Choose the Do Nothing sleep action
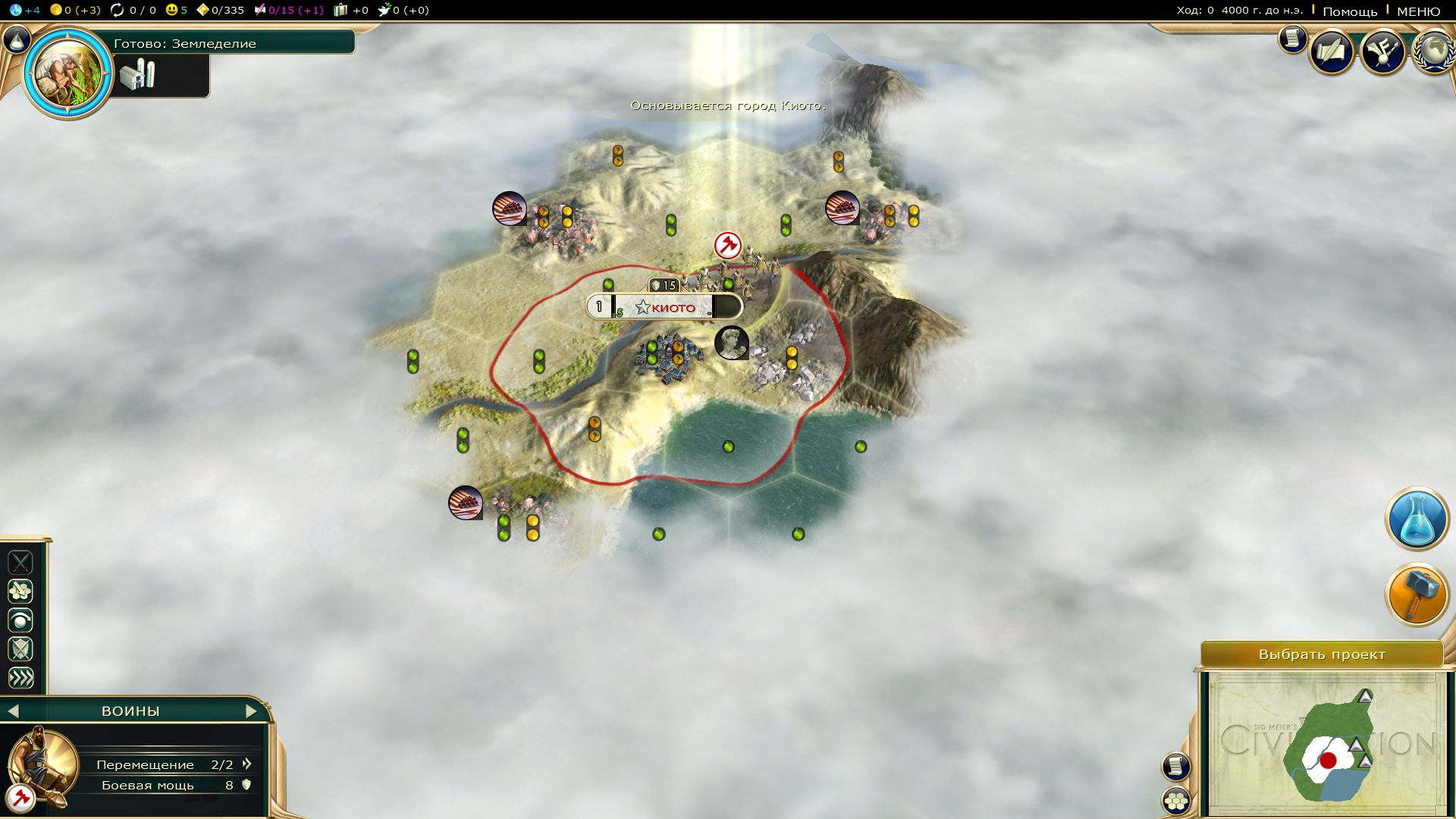The height and width of the screenshot is (819, 1456). click(20, 620)
